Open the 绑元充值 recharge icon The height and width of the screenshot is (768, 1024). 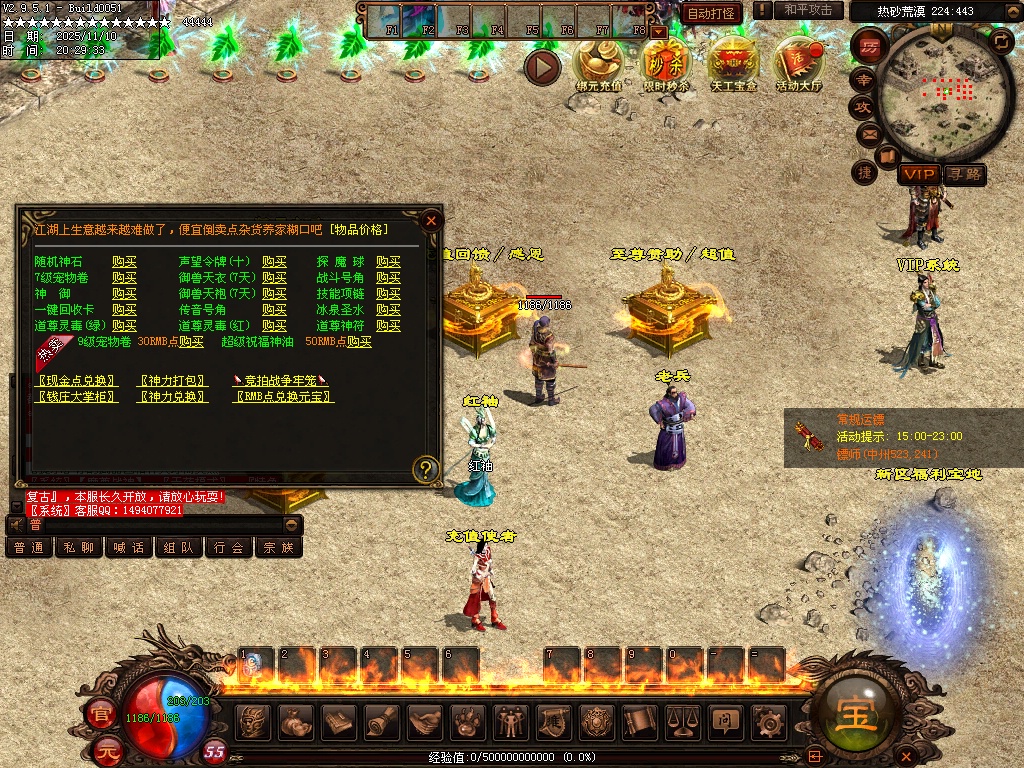598,65
